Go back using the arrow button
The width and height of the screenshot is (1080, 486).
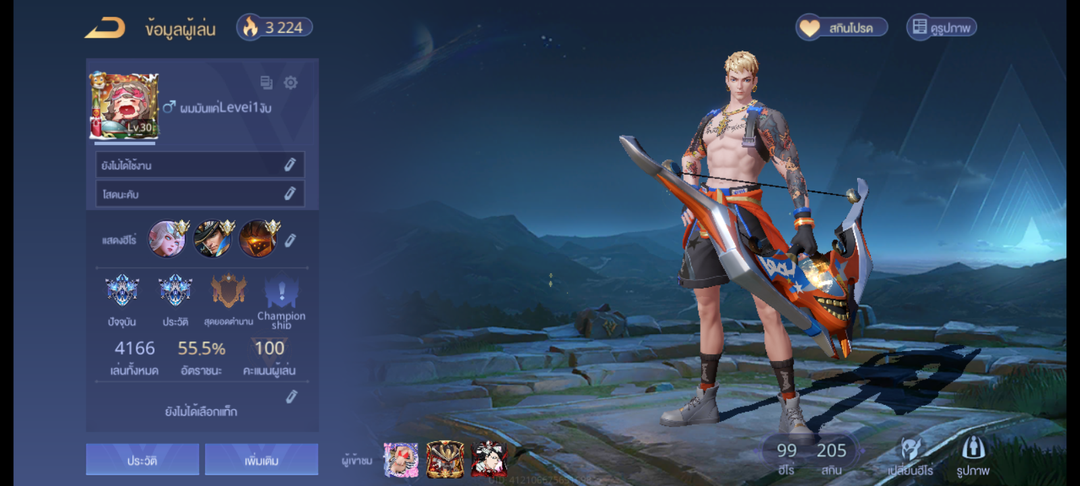(x=105, y=28)
